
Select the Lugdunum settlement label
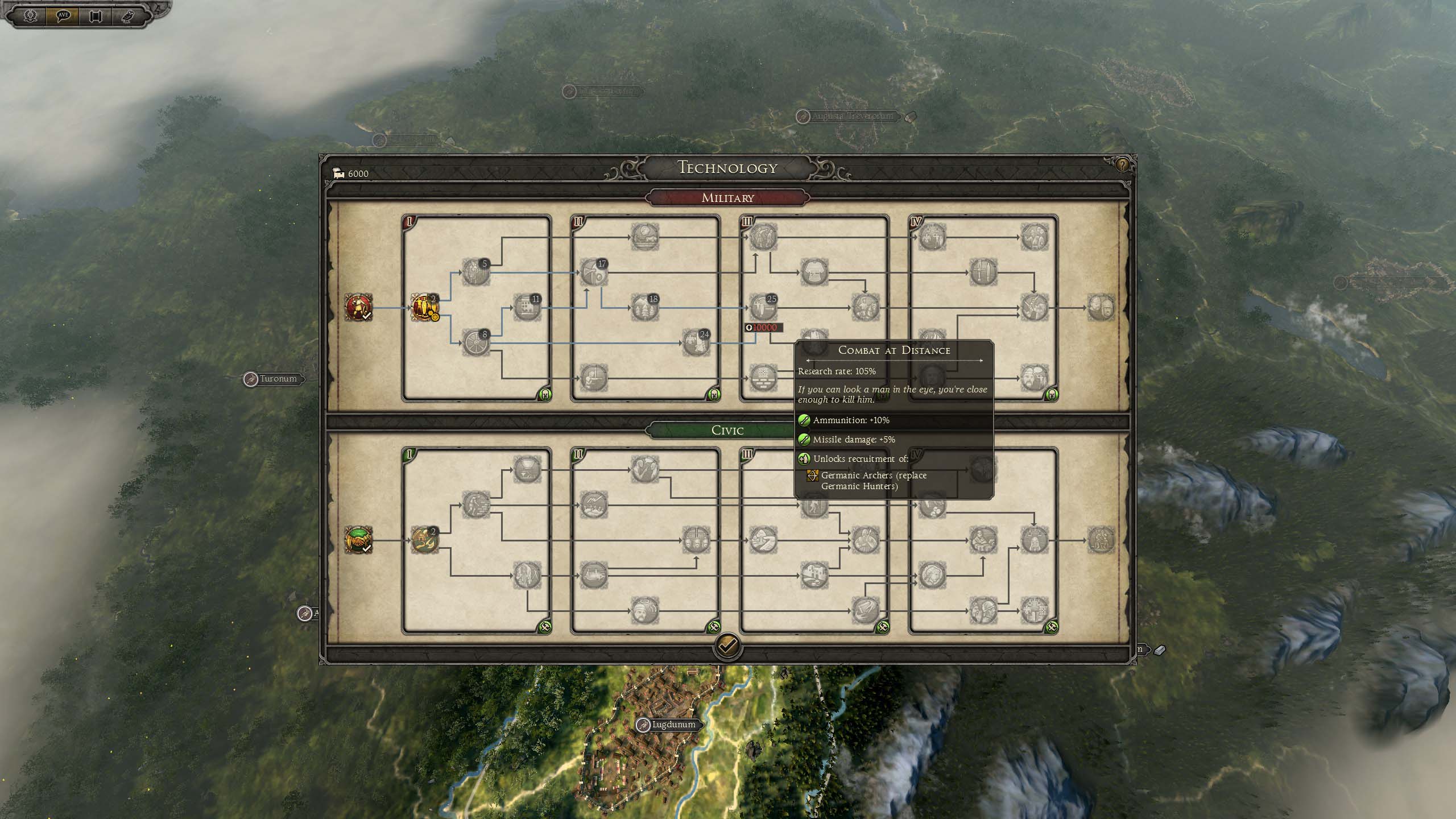pos(673,725)
